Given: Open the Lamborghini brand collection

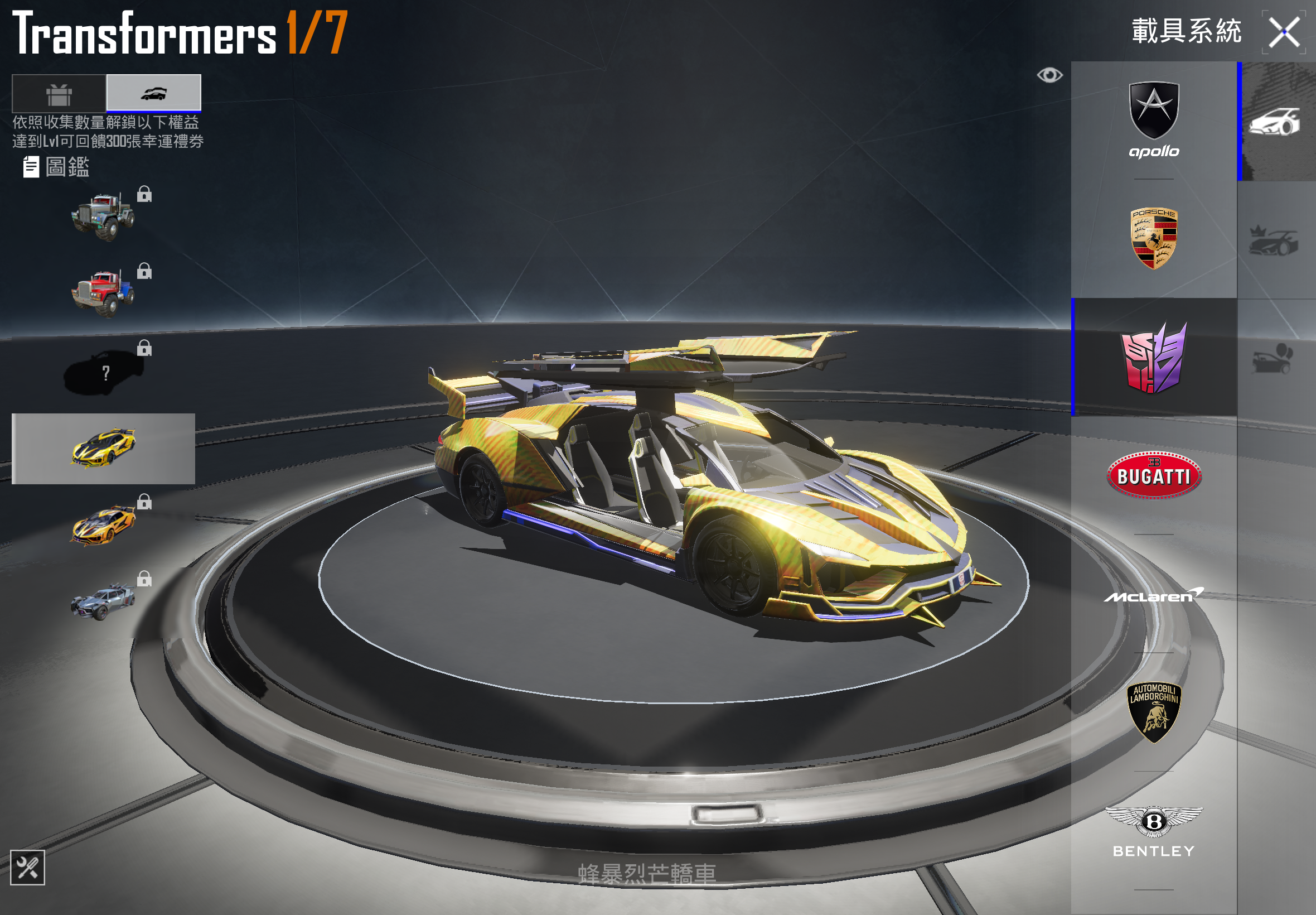Looking at the screenshot, I should pyautogui.click(x=1153, y=712).
